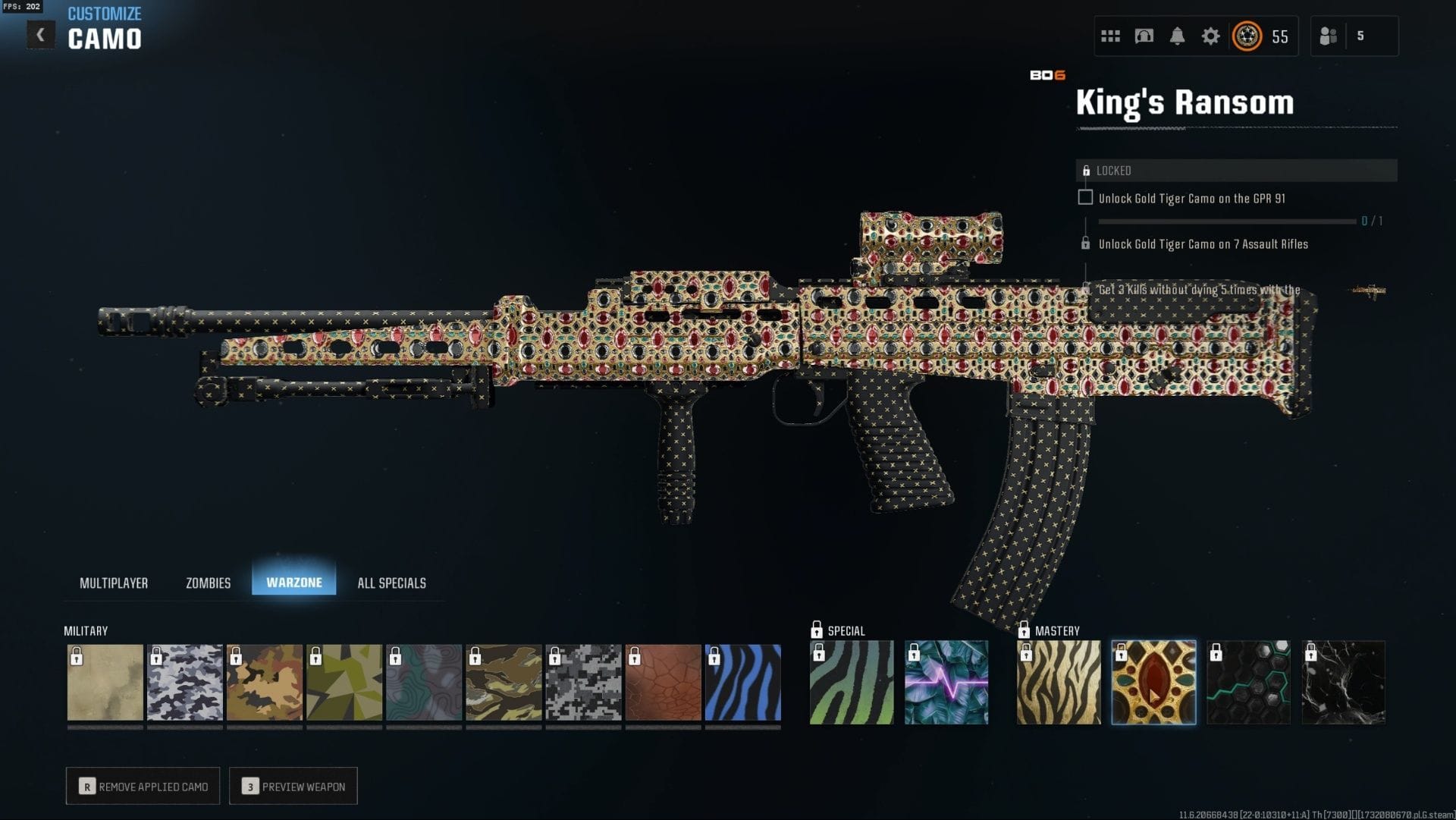
Task: Click the lock beside the 7 Assault Rifles challenge
Action: pos(1087,244)
